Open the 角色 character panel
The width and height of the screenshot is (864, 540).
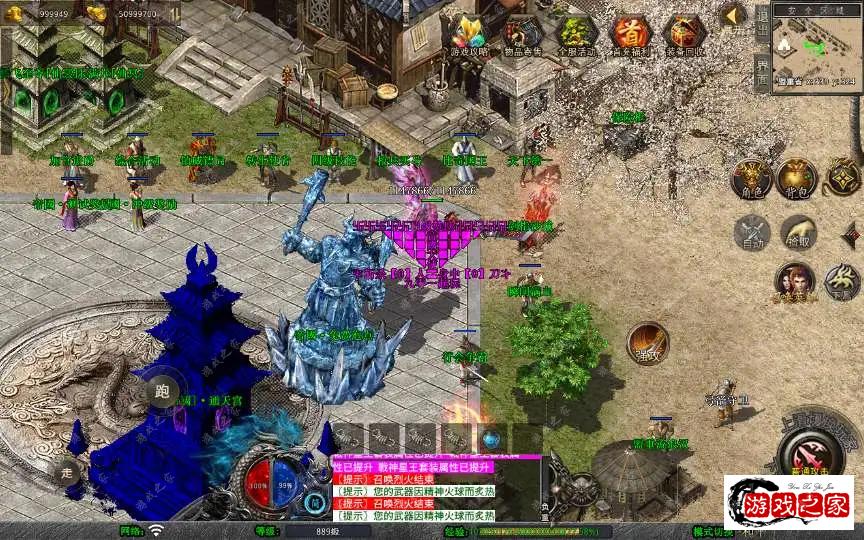coord(750,178)
